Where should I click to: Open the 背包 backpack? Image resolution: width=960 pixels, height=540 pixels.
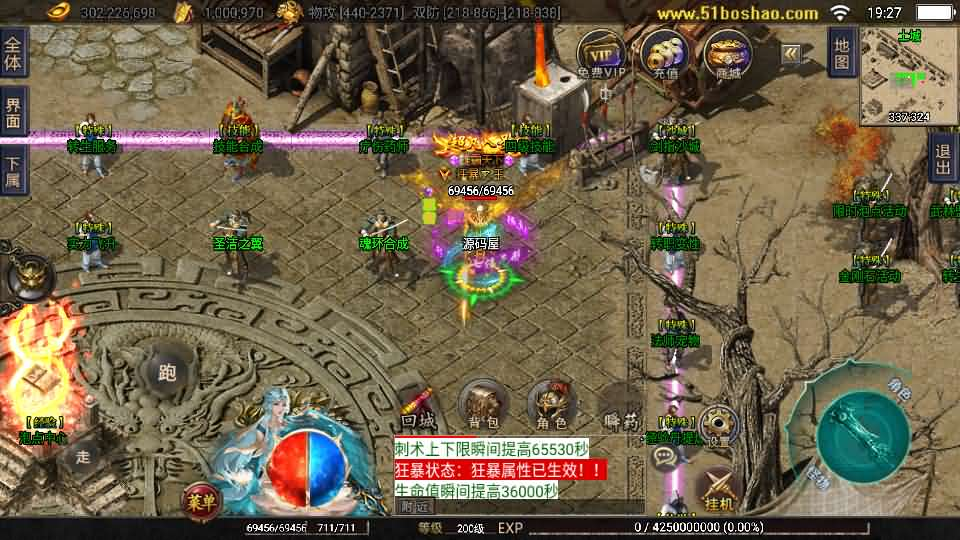click(483, 404)
